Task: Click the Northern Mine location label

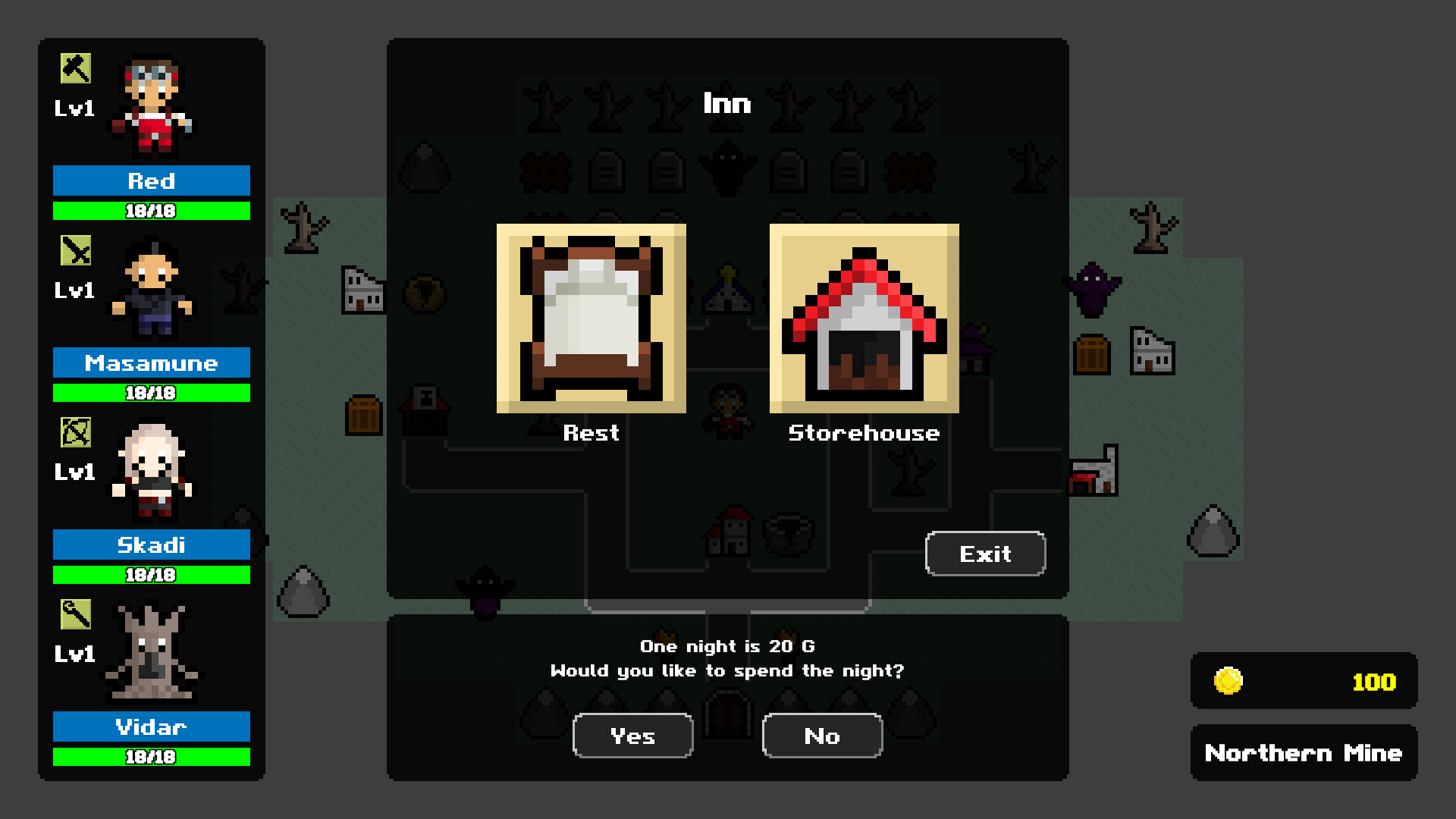Action: 1303,753
